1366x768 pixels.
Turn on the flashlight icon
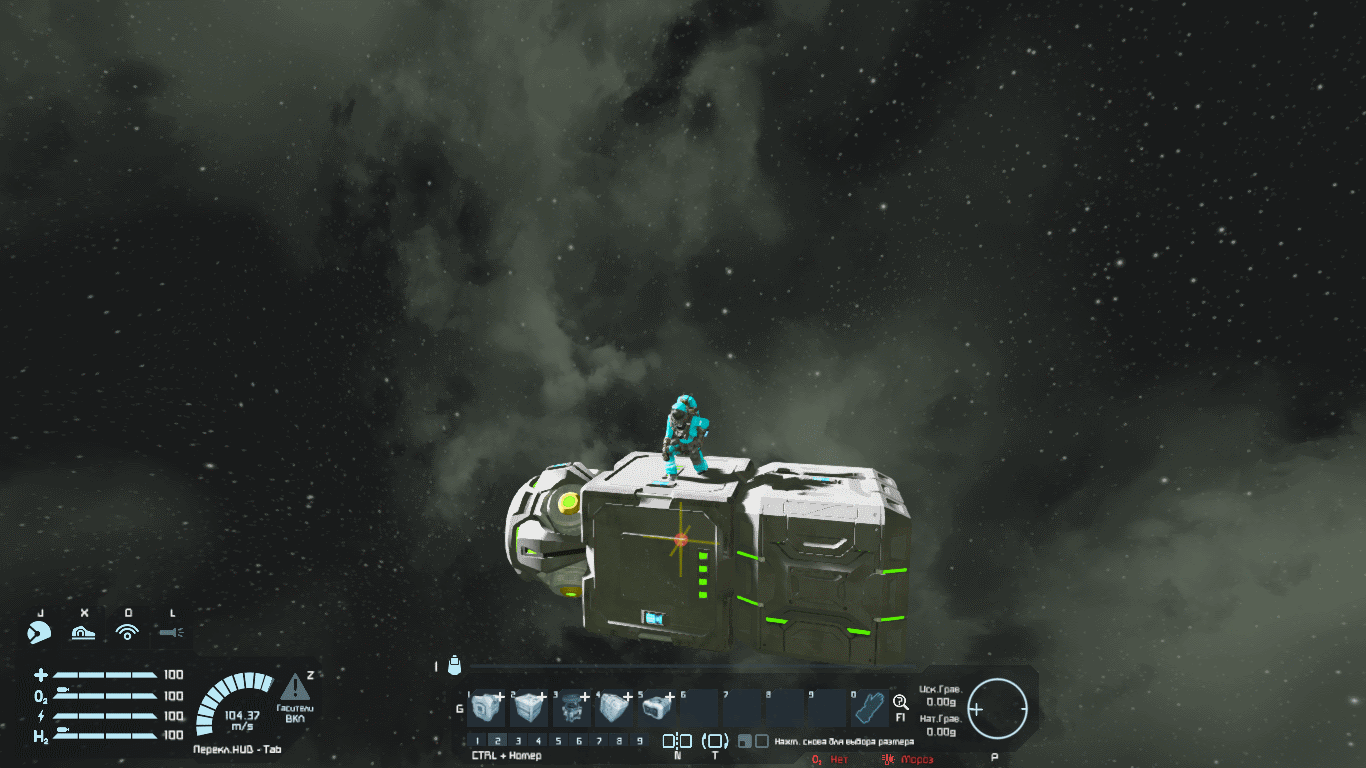(172, 632)
